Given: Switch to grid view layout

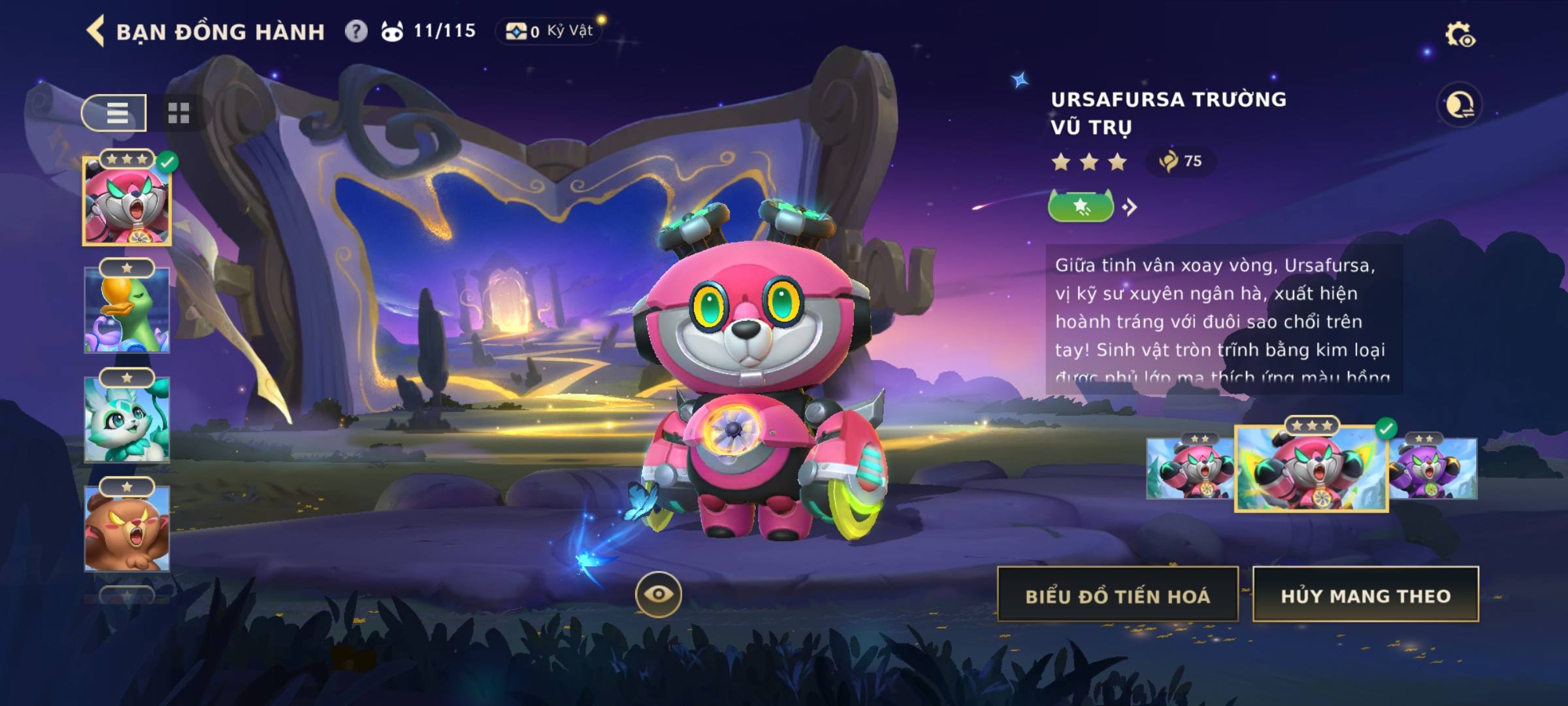Looking at the screenshot, I should tap(178, 113).
